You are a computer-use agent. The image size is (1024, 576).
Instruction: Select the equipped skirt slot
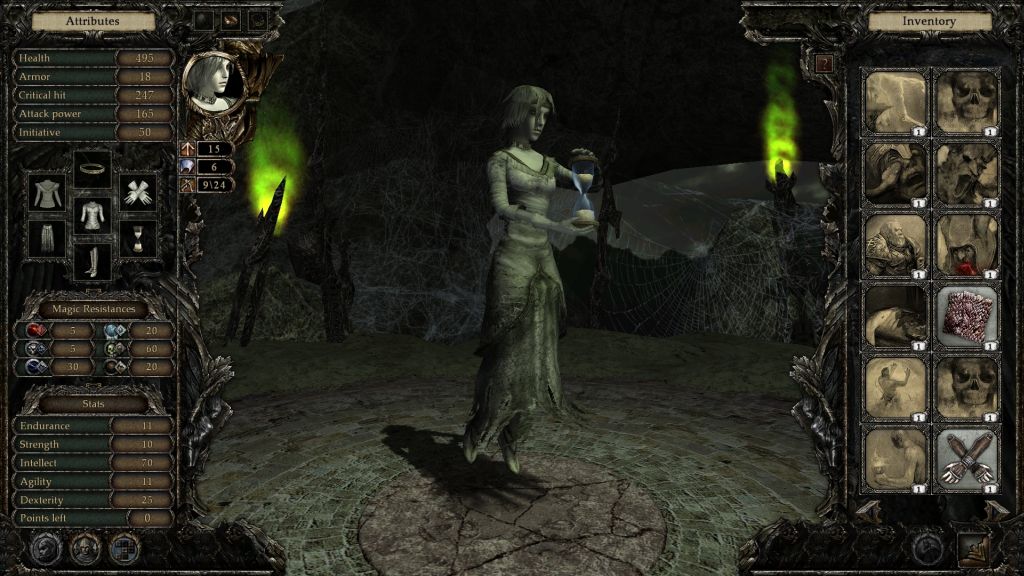[47, 238]
